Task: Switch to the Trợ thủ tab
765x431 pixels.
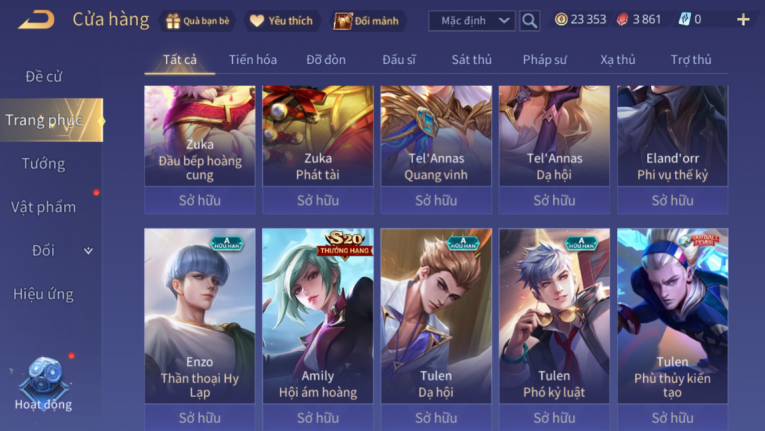Action: point(691,59)
